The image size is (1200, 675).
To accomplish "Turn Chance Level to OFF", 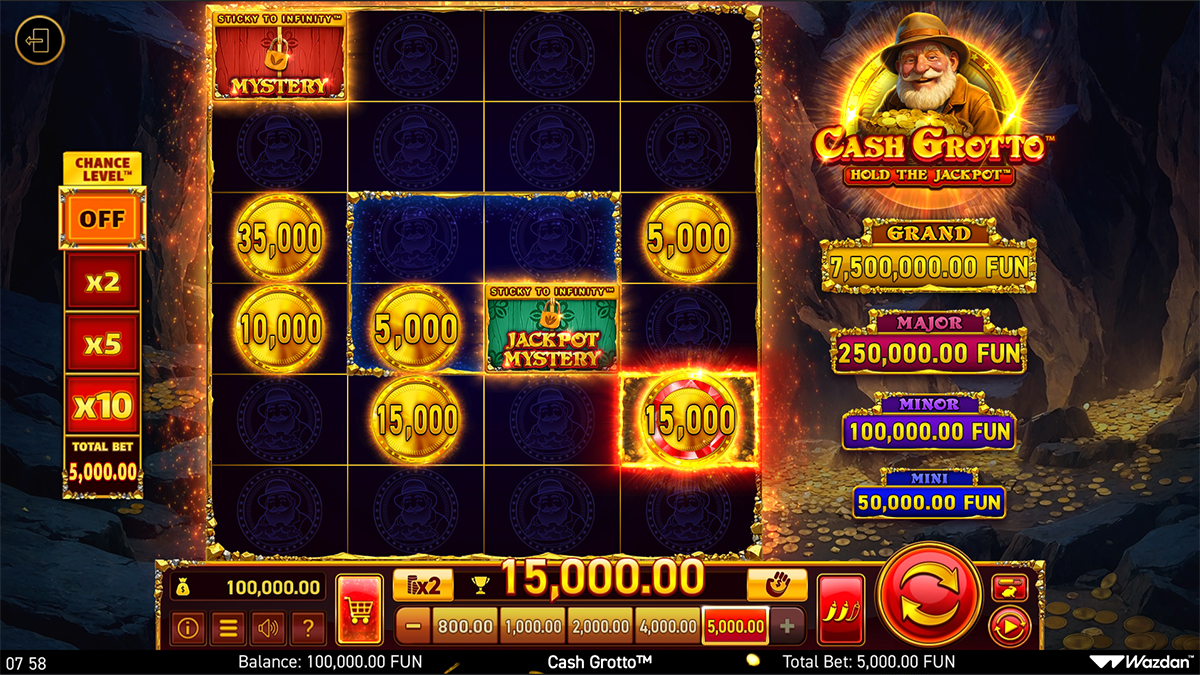I will [x=103, y=219].
